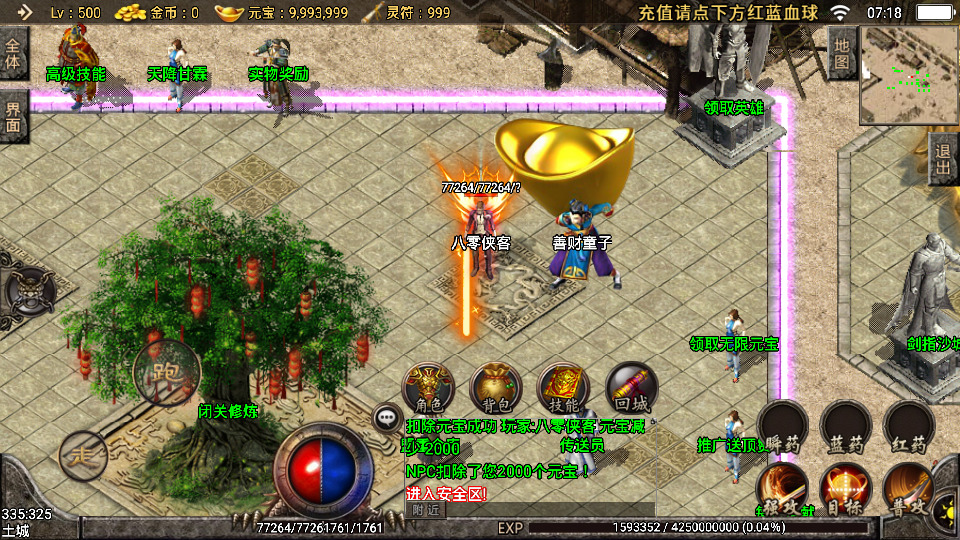Select the 附近 nearby chat tab

[425, 510]
